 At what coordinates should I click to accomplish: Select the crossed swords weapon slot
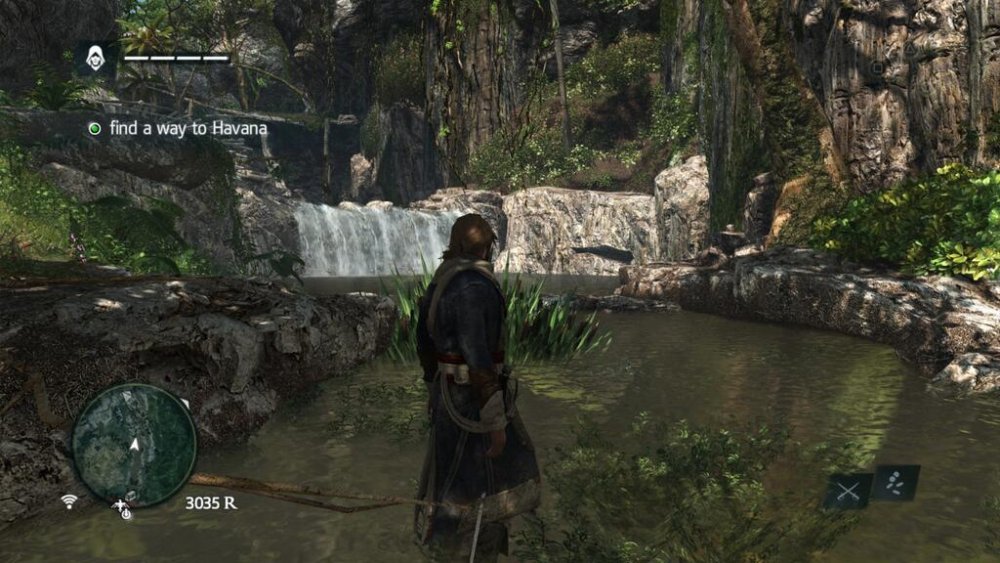coord(848,491)
